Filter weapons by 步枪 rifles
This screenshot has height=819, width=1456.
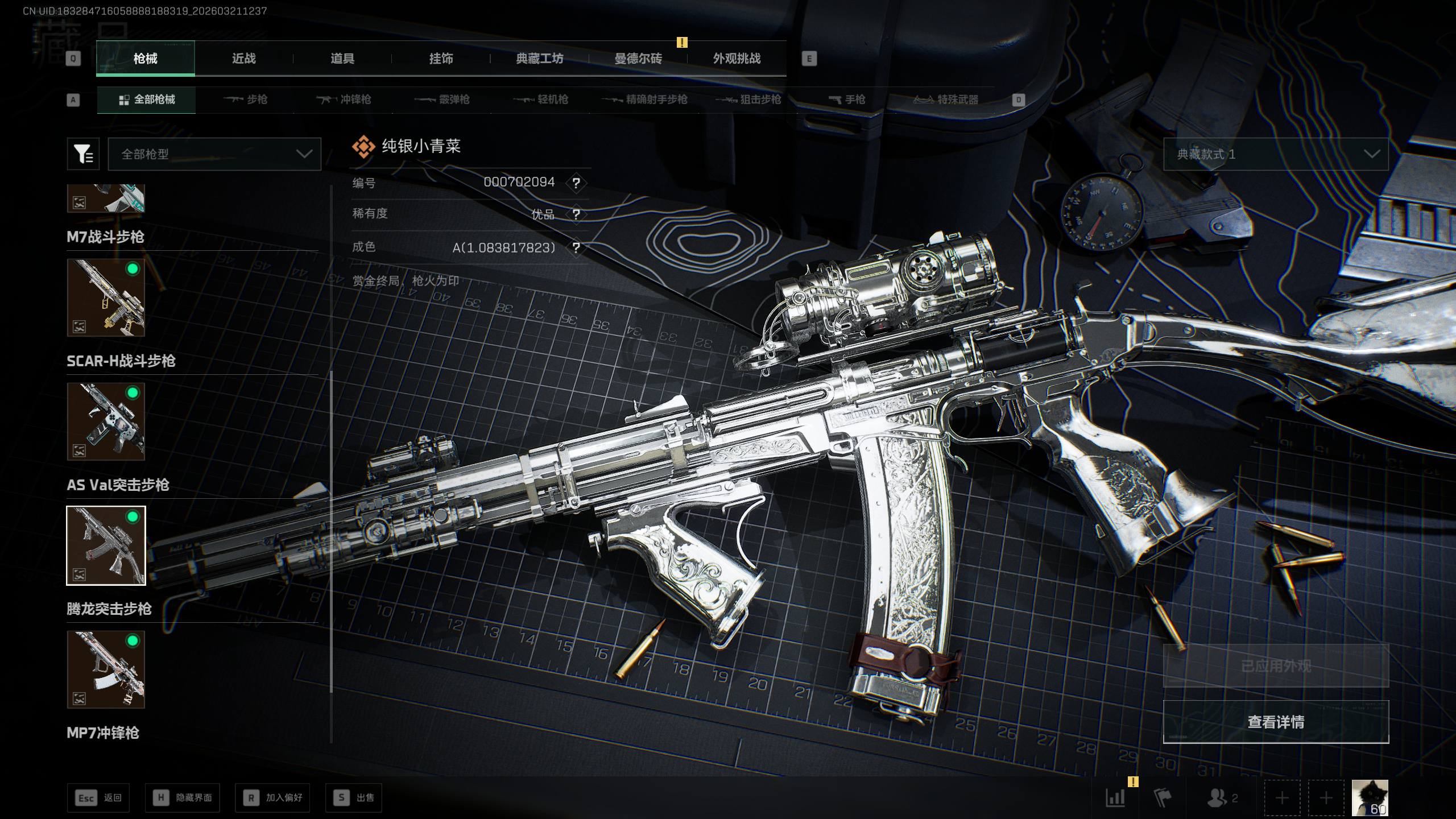click(246, 100)
